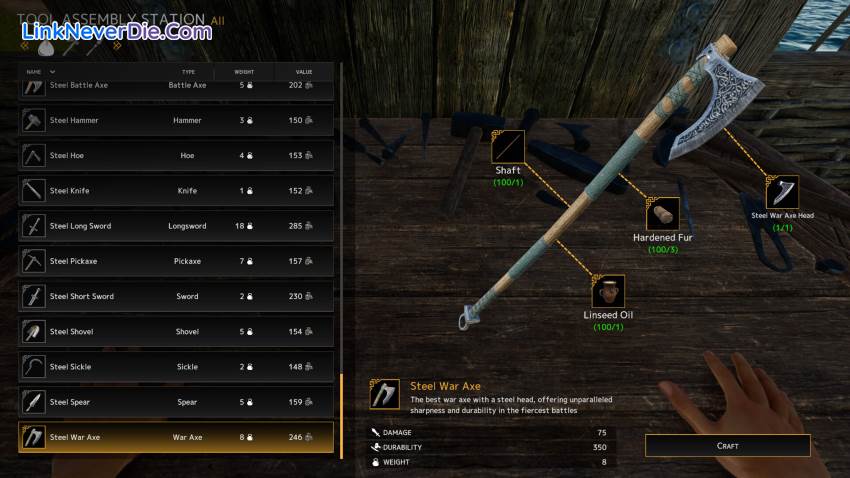The height and width of the screenshot is (478, 850).
Task: Select the Steel Hammer recipe
Action: (x=177, y=121)
